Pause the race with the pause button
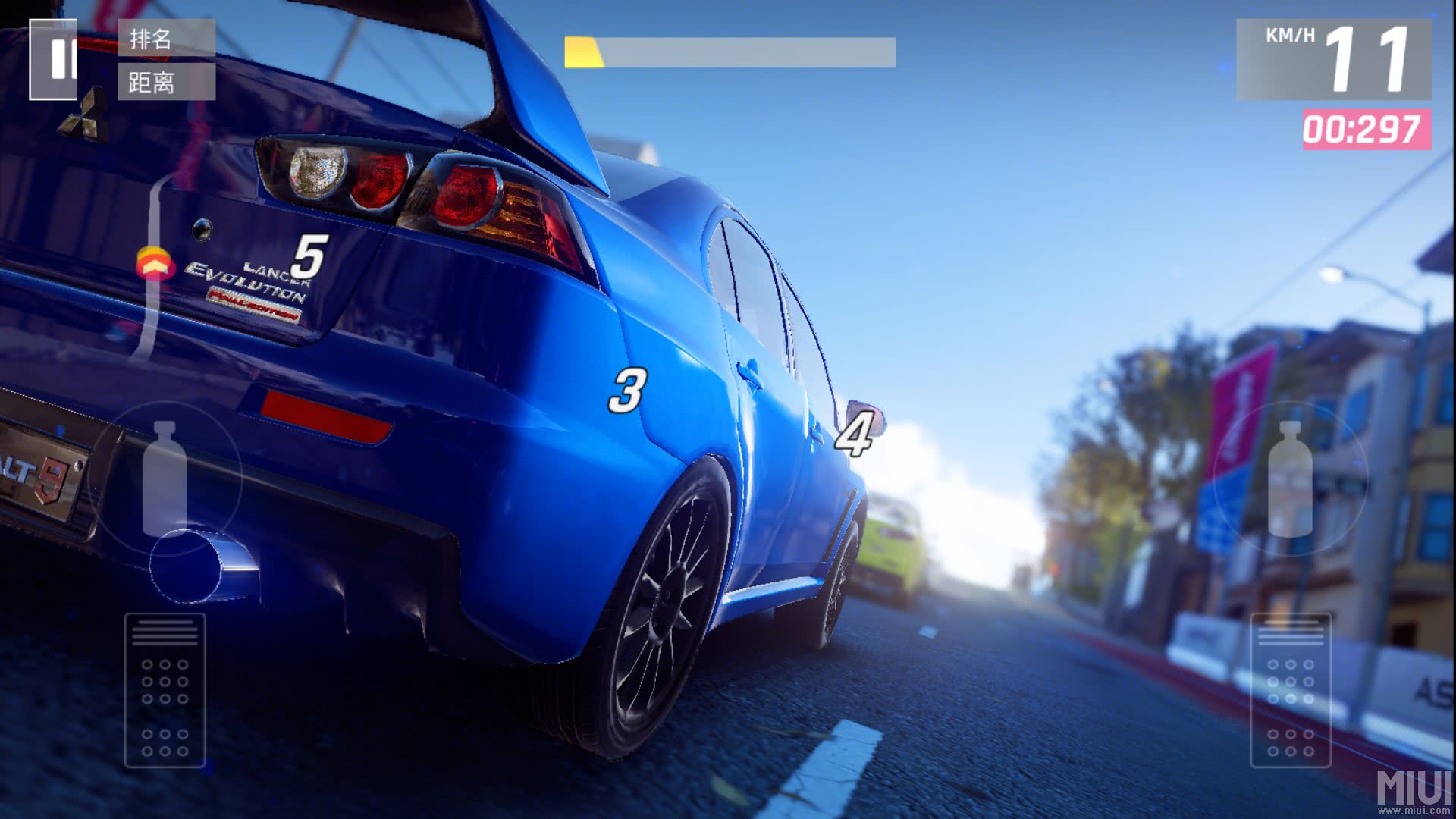 (54, 59)
